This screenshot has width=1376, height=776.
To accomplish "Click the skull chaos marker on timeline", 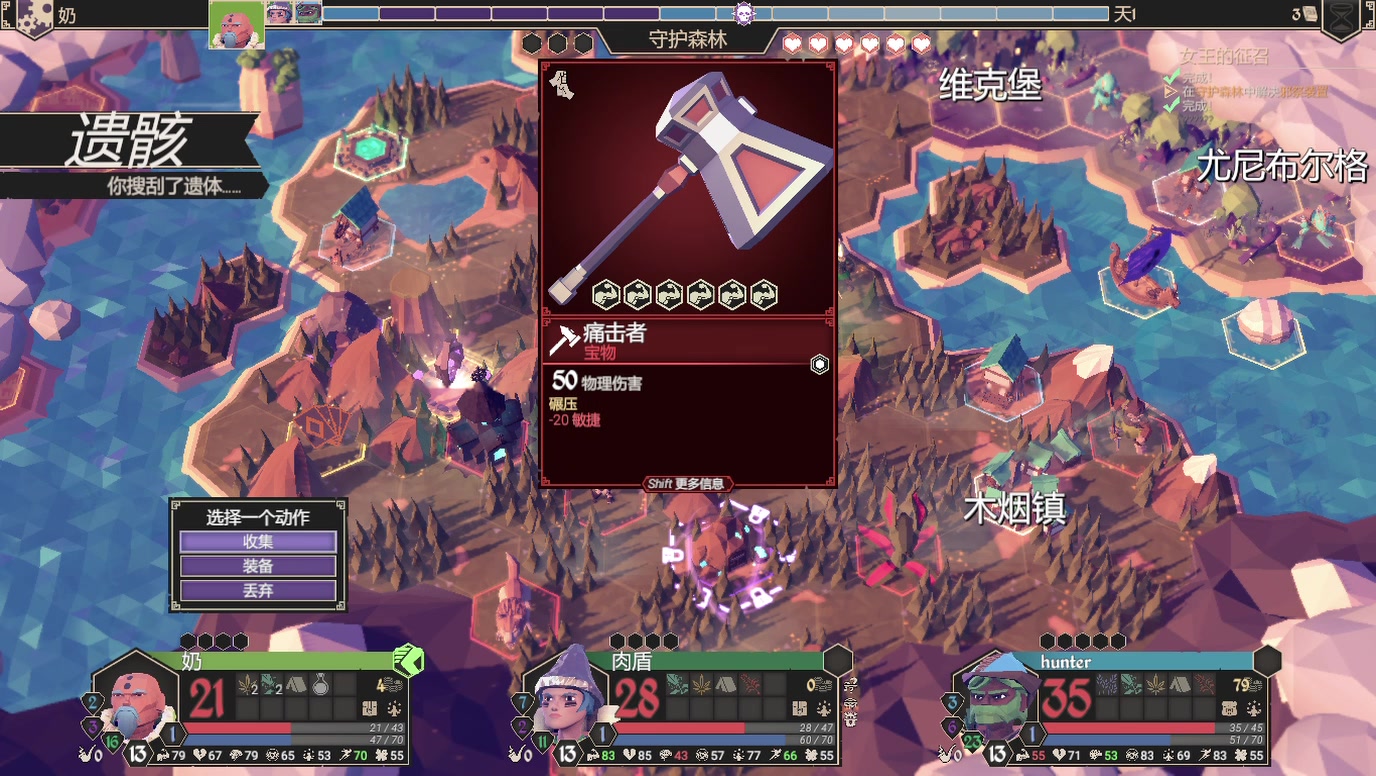I will (x=743, y=14).
